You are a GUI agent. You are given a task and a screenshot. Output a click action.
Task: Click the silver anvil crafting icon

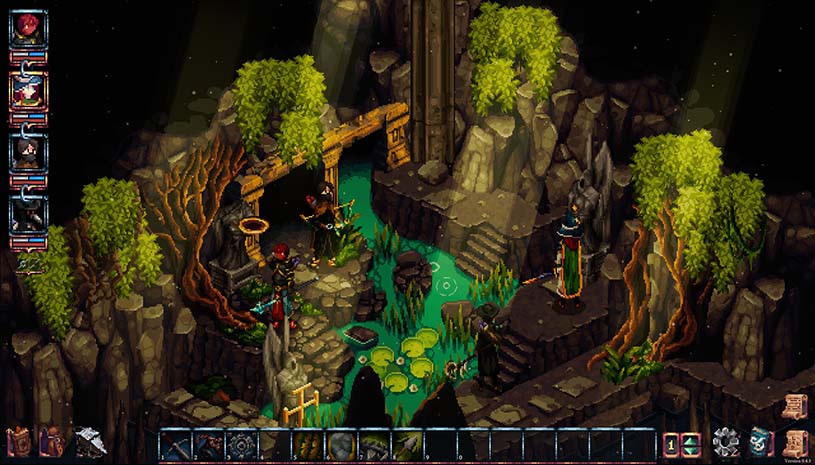tap(90, 441)
